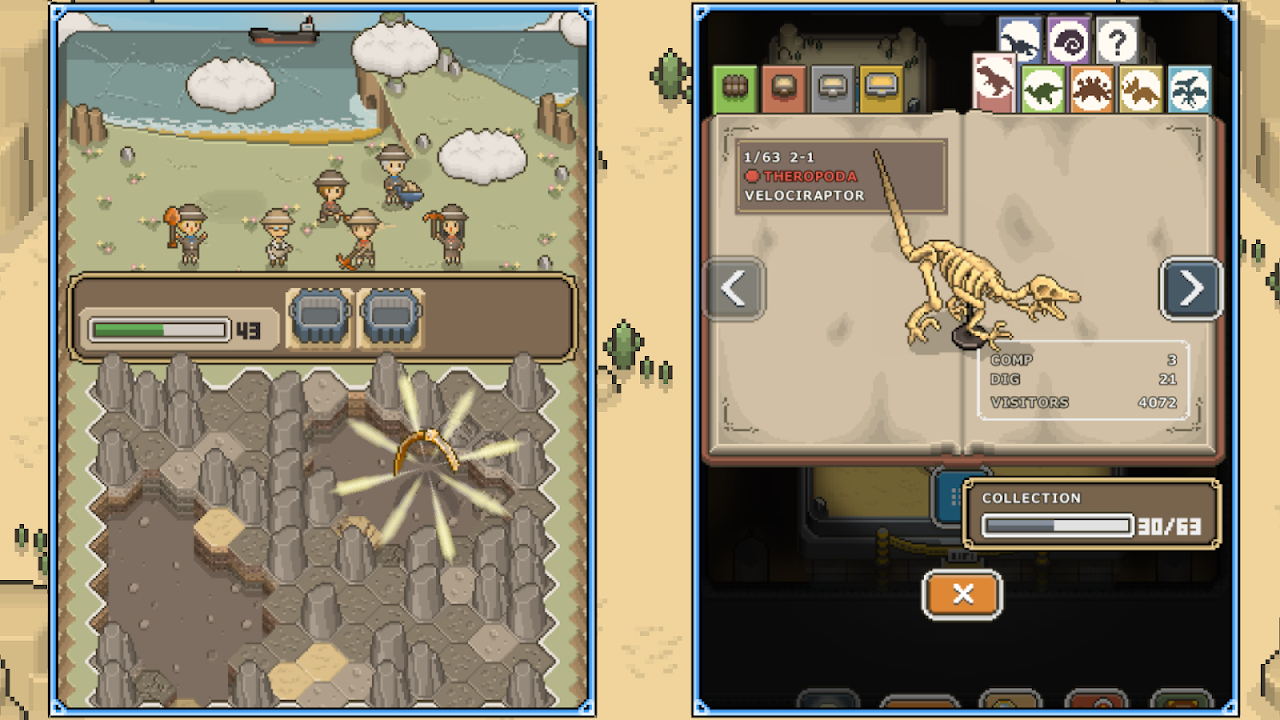
Task: Switch to the red-orange chest tab
Action: (x=784, y=89)
